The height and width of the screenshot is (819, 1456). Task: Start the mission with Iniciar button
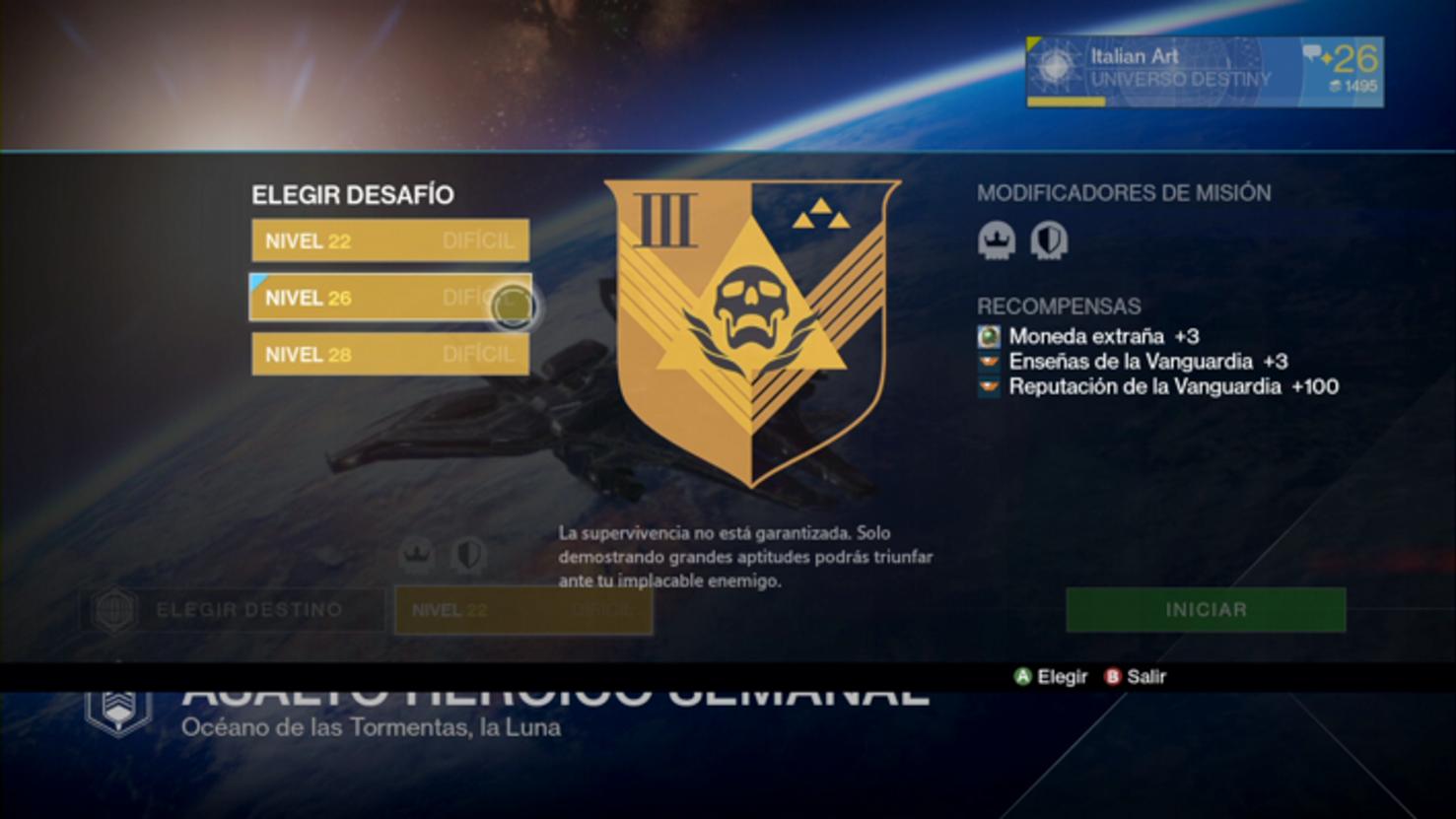pyautogui.click(x=1205, y=610)
